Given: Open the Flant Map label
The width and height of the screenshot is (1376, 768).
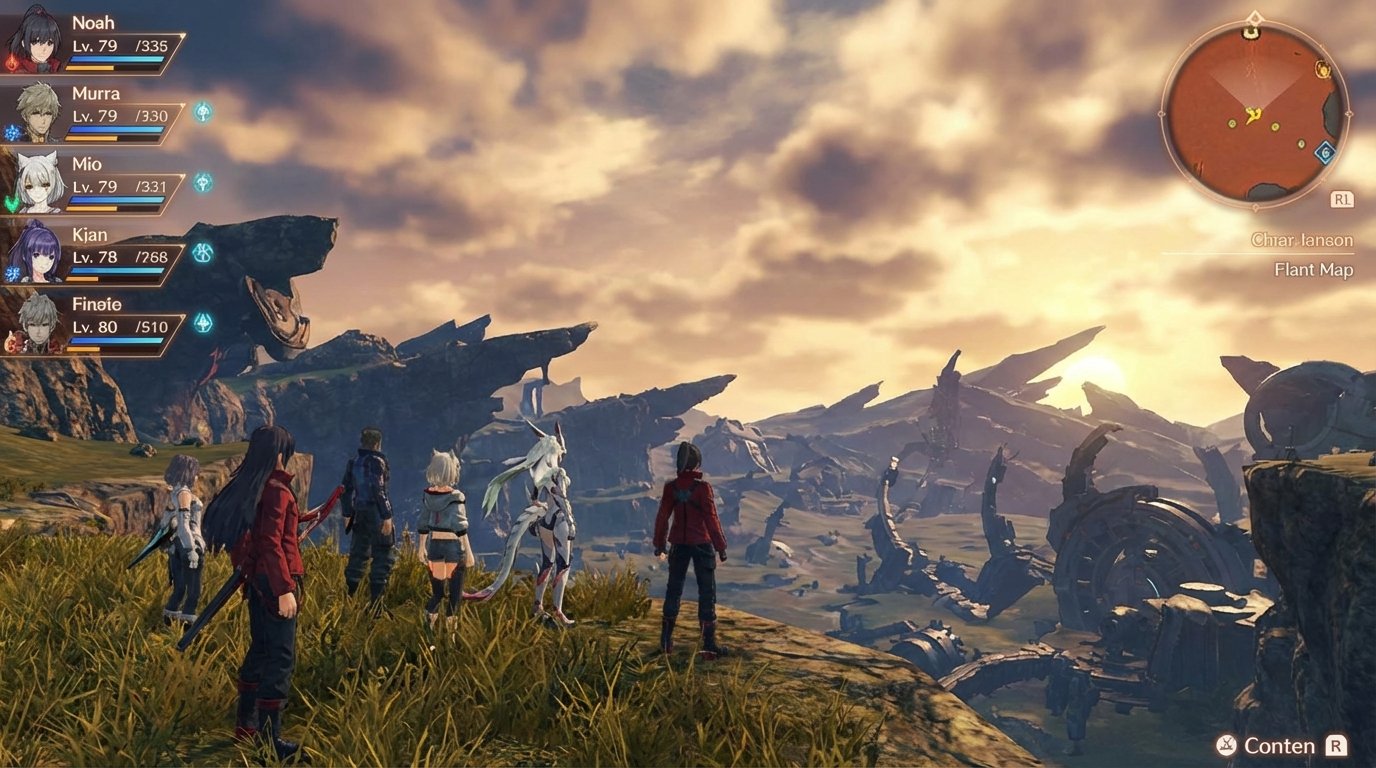Looking at the screenshot, I should click(x=1313, y=269).
